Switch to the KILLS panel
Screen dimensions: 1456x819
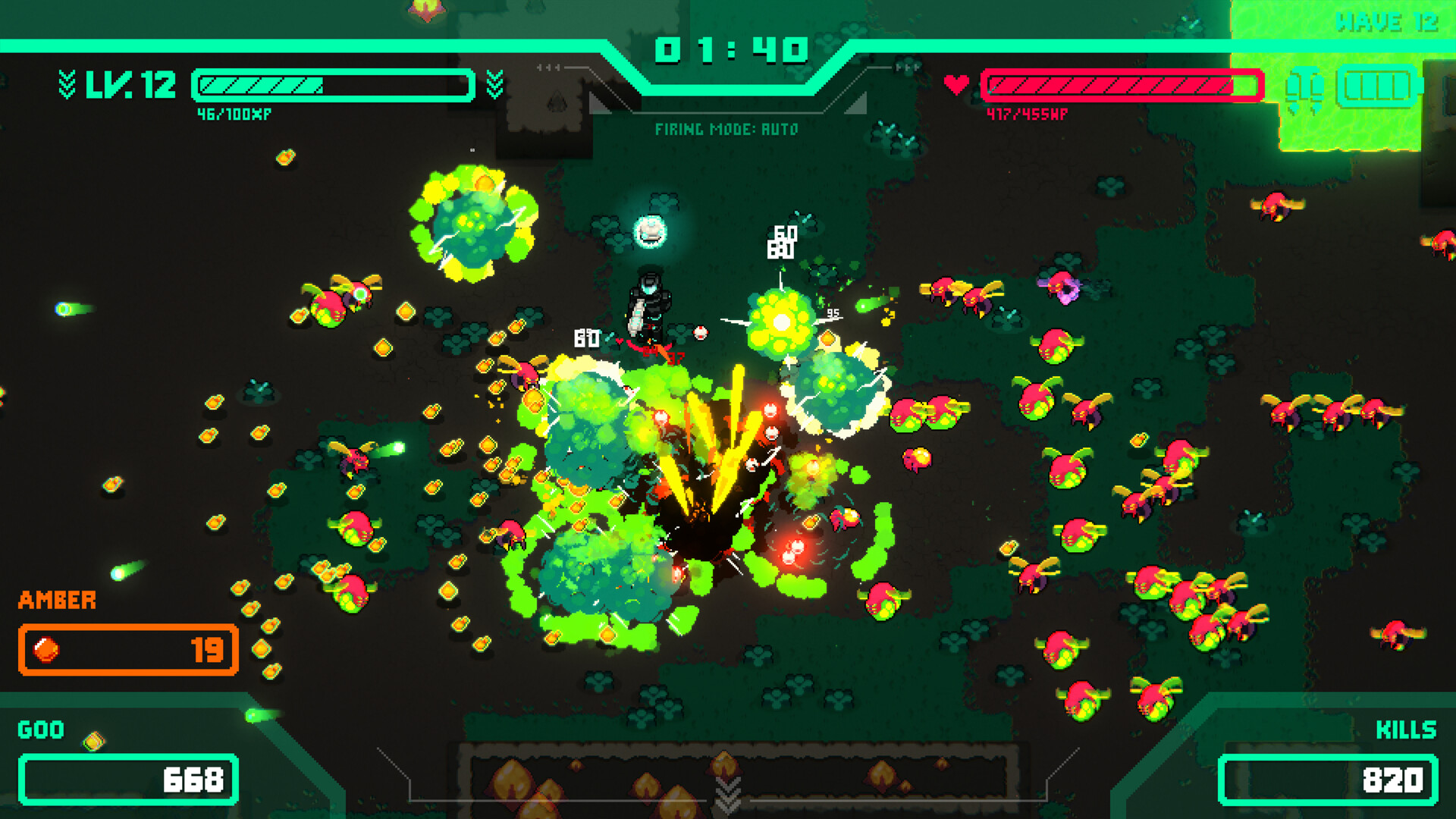pos(1404,730)
